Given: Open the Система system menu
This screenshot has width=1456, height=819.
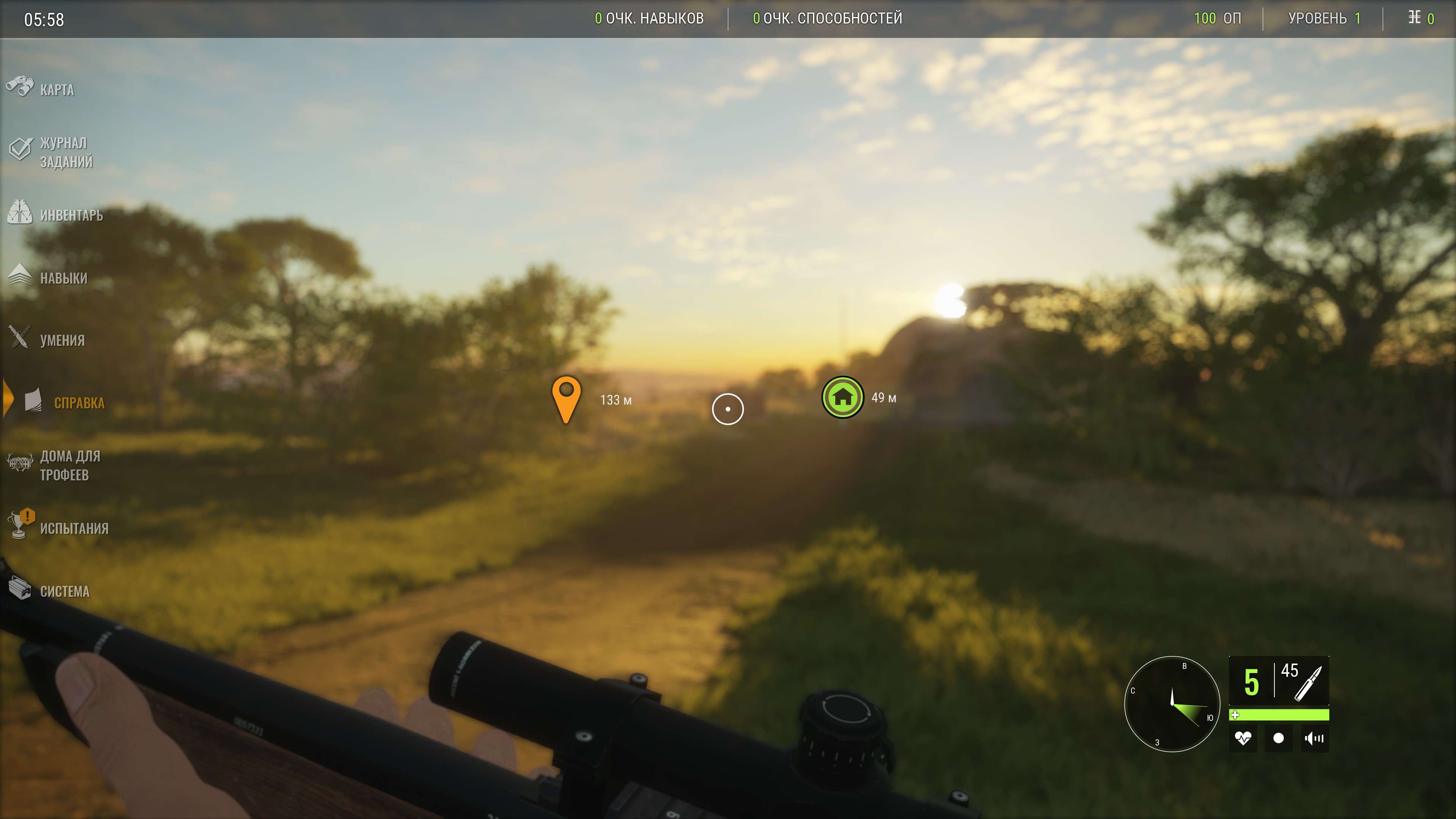Looking at the screenshot, I should (64, 591).
